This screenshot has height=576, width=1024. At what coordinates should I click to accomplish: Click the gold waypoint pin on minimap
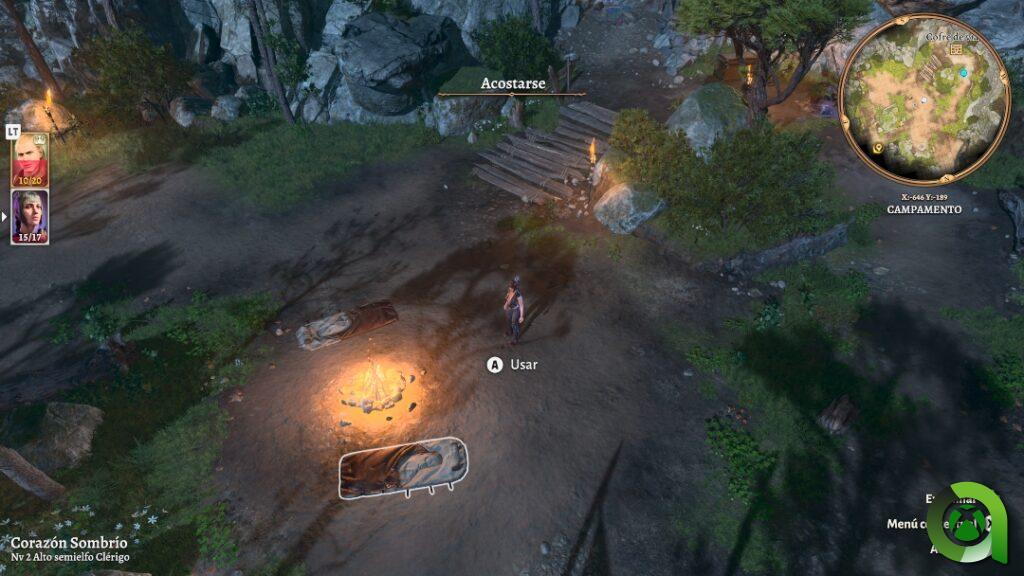pos(878,148)
